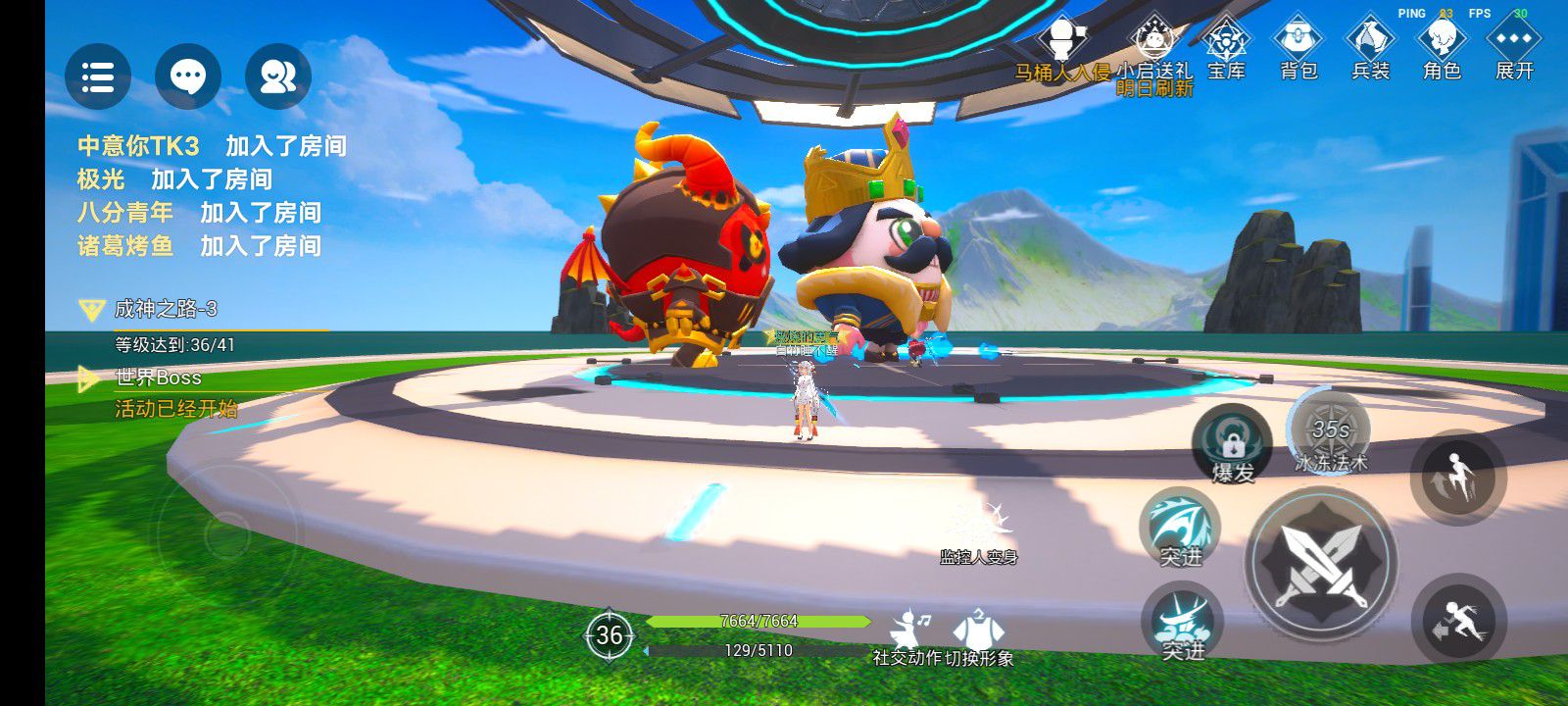The height and width of the screenshot is (706, 1568).
Task: Open the chat speech-bubble button
Action: pos(188,76)
